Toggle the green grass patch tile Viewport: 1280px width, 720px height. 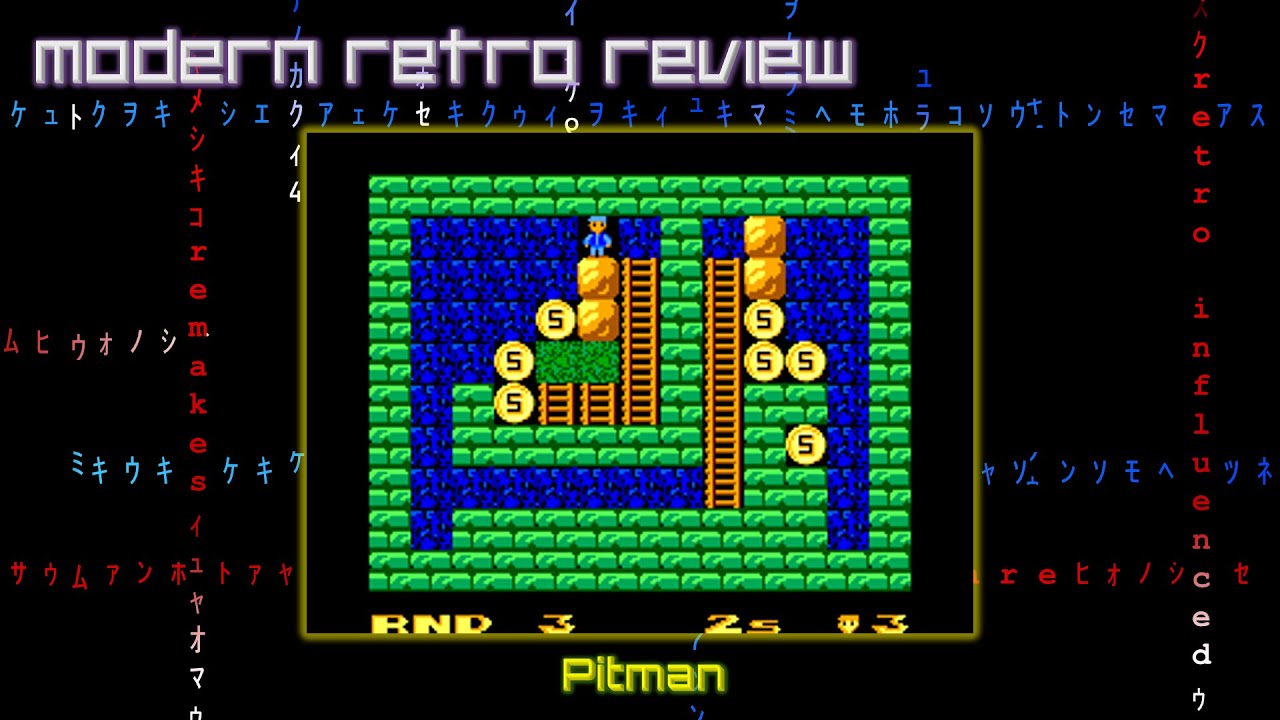[x=576, y=360]
